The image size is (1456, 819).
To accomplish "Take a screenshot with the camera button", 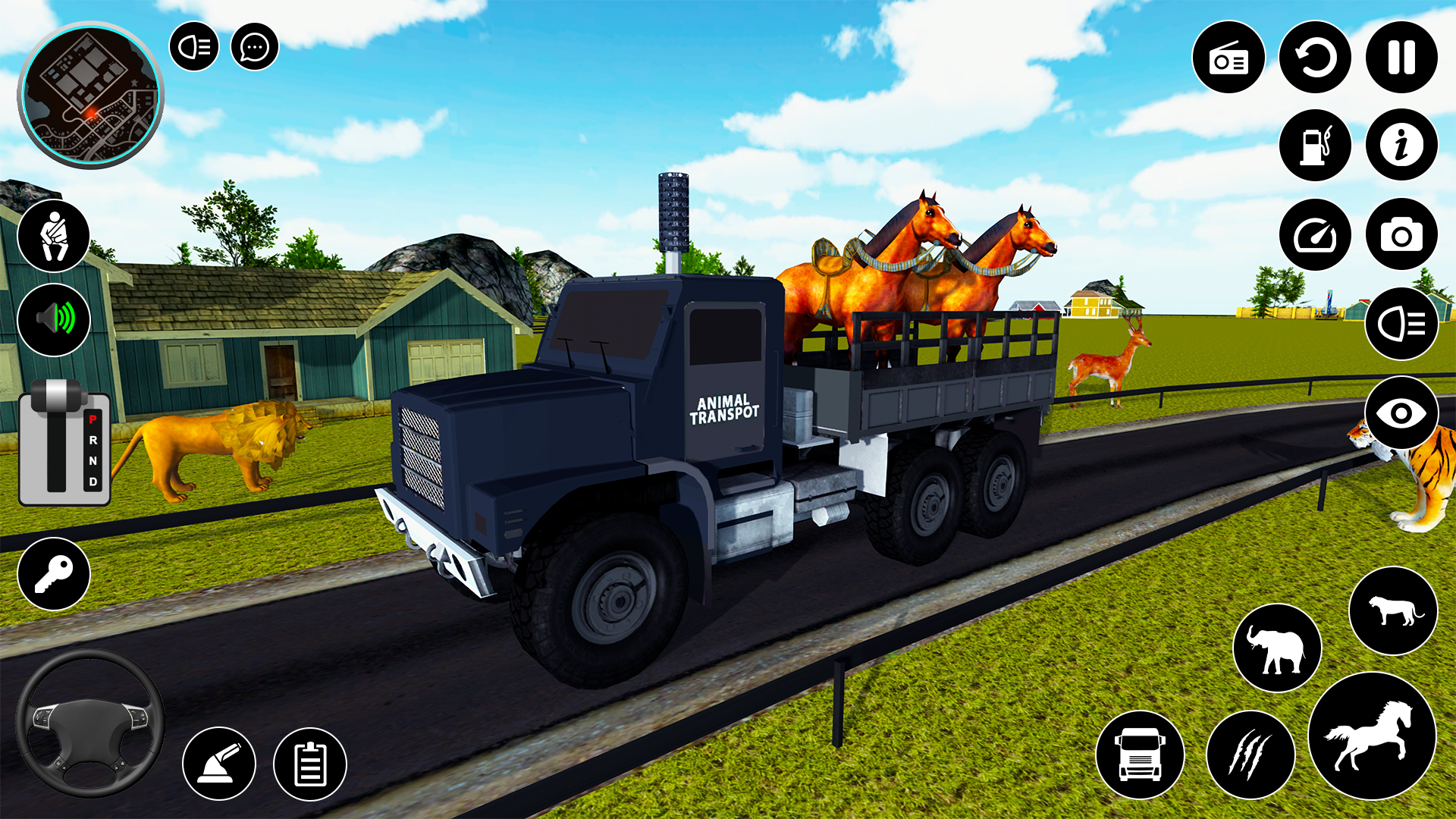I will (1401, 235).
